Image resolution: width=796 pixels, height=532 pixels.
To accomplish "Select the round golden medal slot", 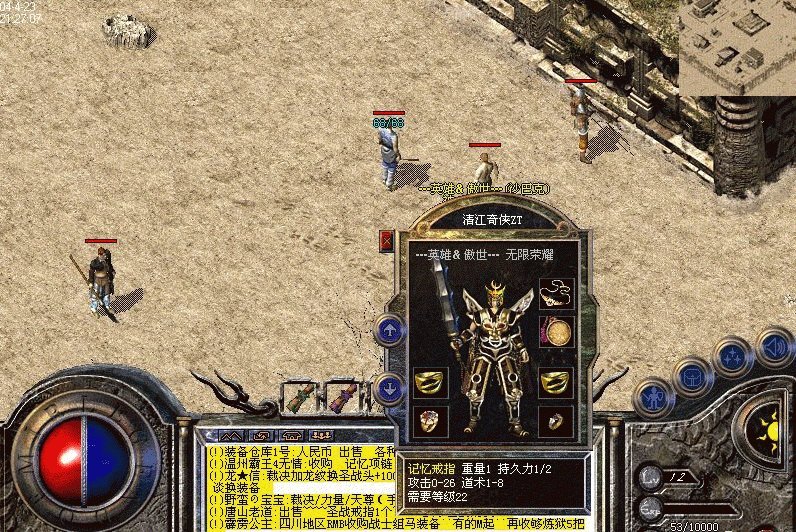I will point(556,332).
